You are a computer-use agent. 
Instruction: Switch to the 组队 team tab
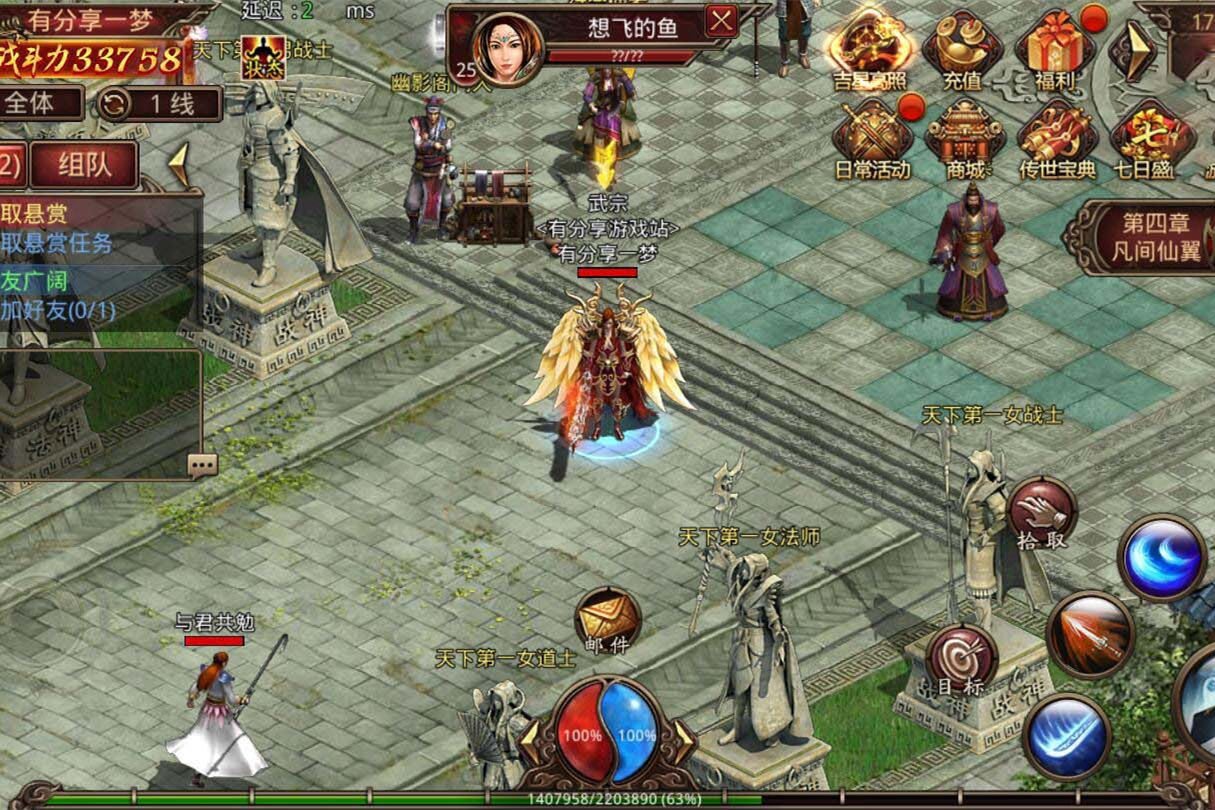[84, 165]
